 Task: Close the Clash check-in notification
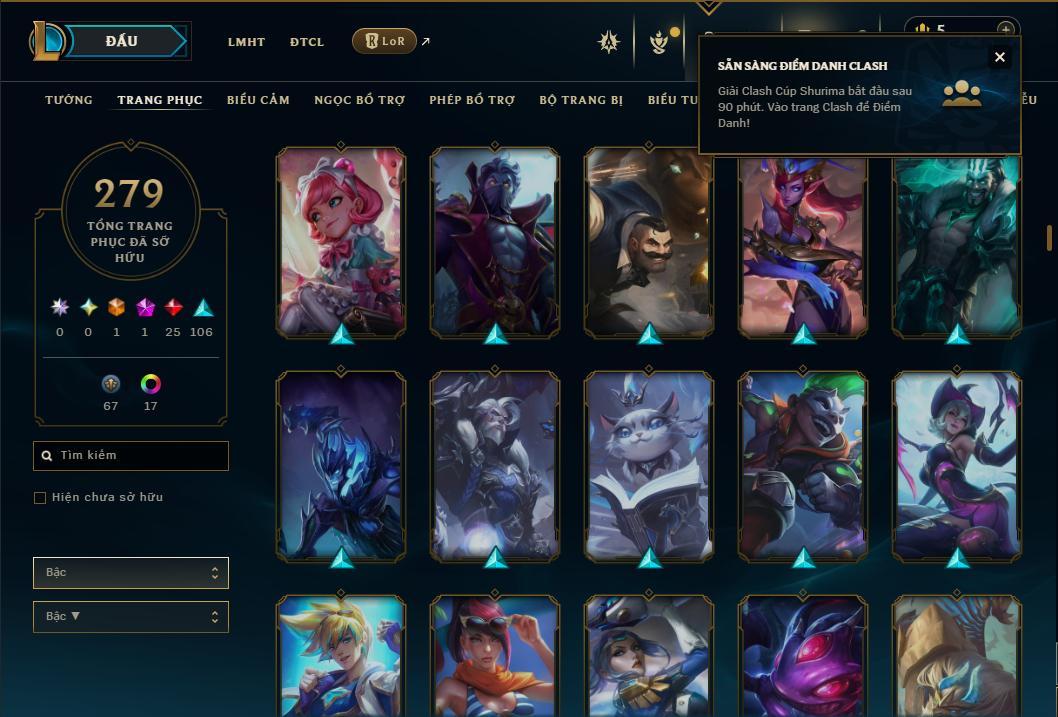coord(999,57)
